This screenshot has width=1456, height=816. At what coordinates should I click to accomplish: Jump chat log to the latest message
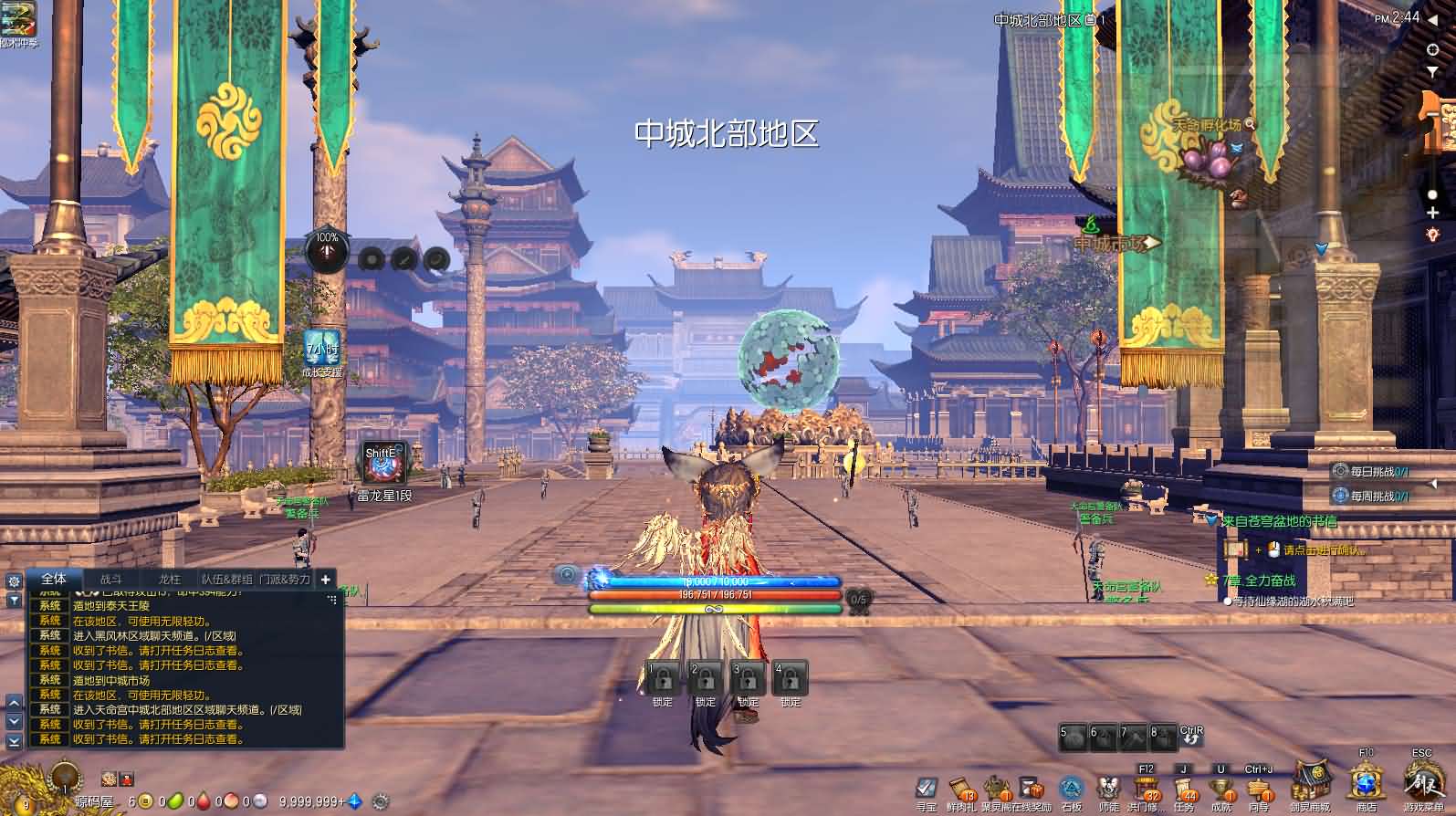point(14,741)
